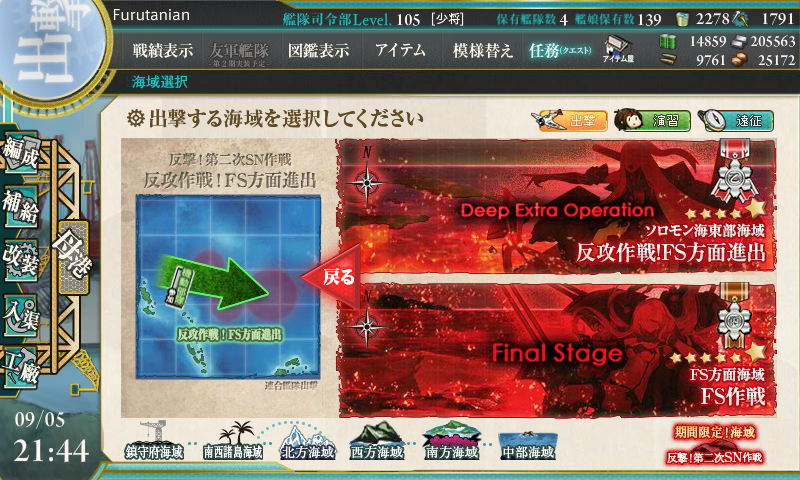Select the 南方海域 world
The width and height of the screenshot is (800, 480).
pos(454,443)
